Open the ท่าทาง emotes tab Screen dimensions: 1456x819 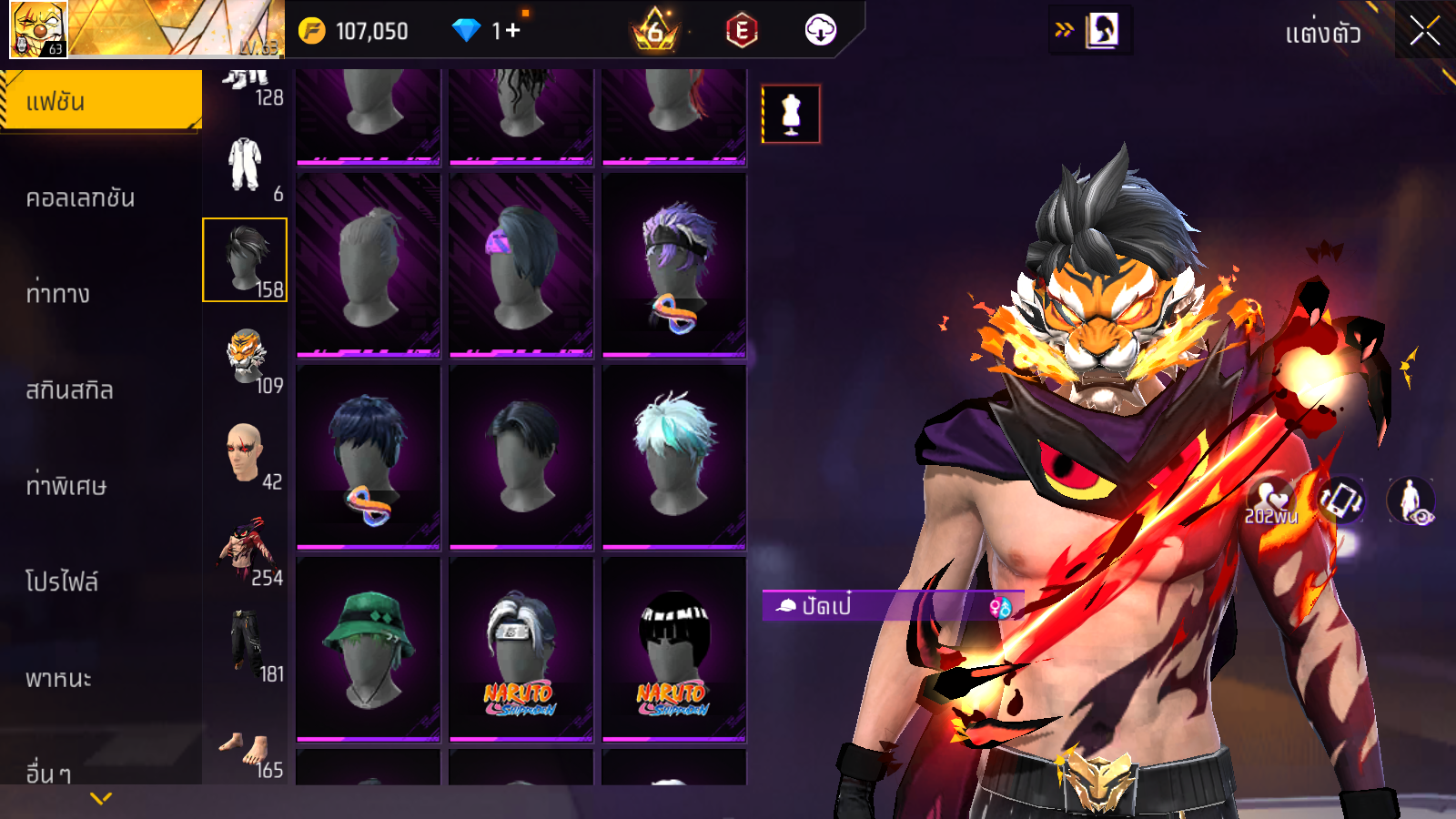pyautogui.click(x=58, y=293)
